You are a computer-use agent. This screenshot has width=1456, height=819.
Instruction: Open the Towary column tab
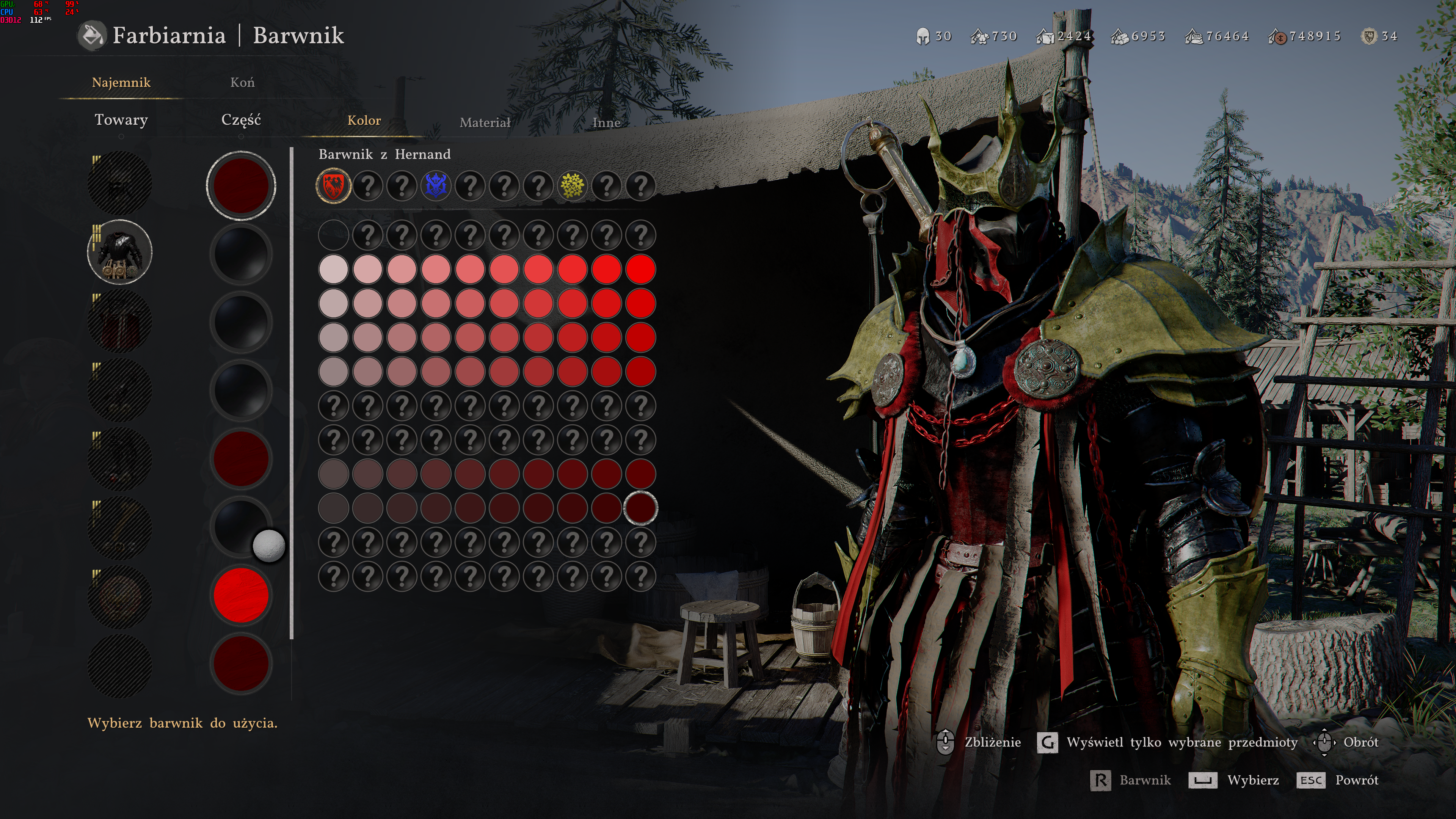pos(121,120)
